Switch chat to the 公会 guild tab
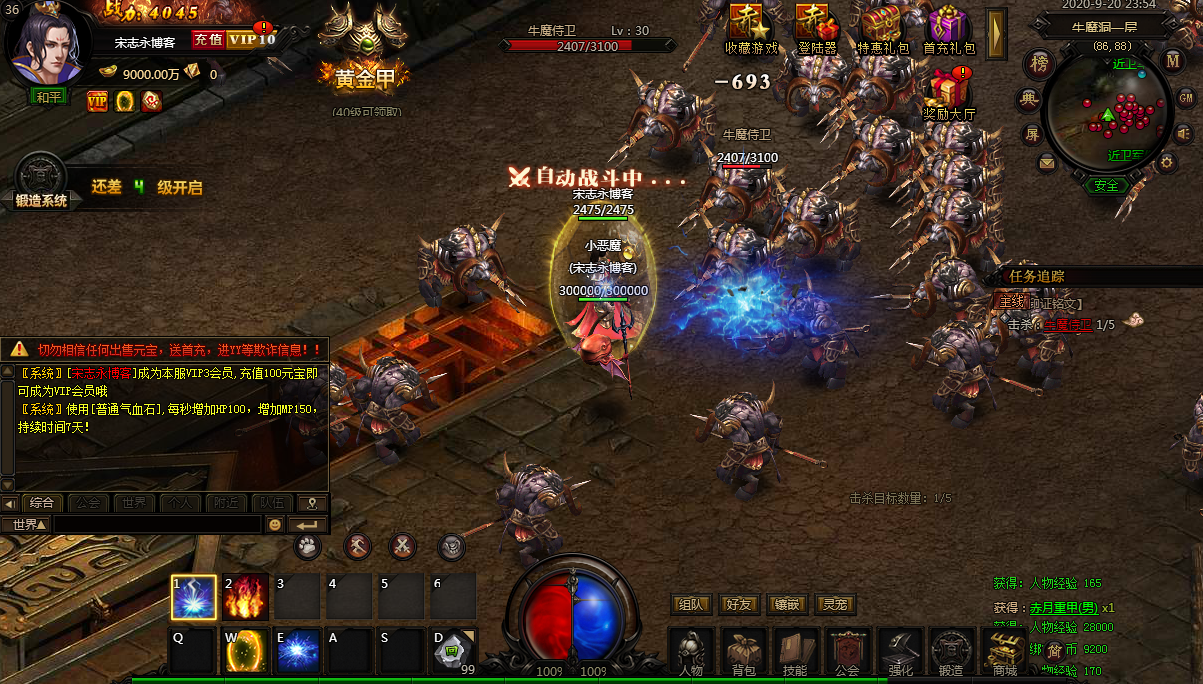The width and height of the screenshot is (1203, 684). [88, 503]
